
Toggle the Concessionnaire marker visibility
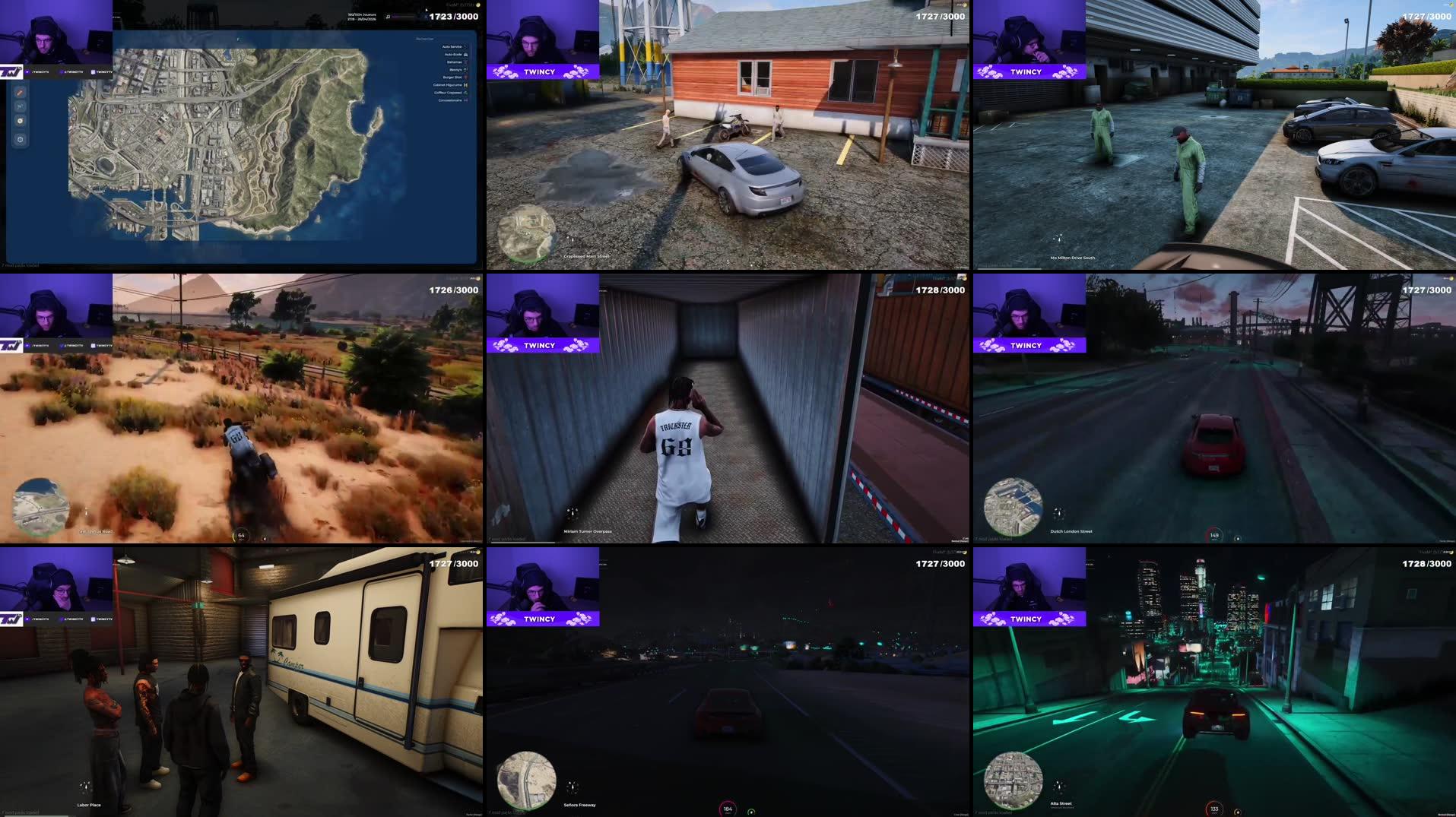point(467,100)
